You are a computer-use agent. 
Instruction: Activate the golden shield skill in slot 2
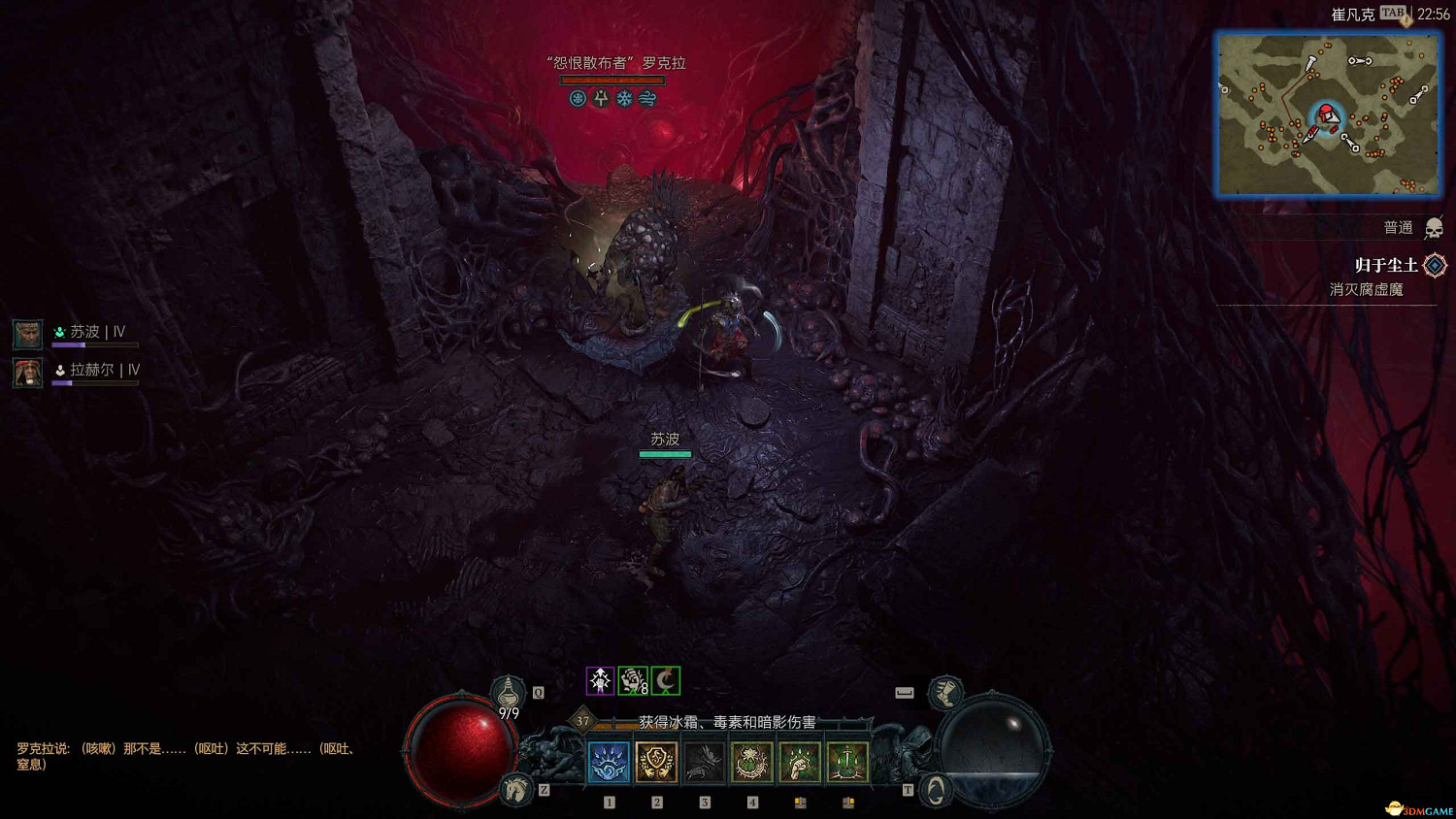coord(656,763)
